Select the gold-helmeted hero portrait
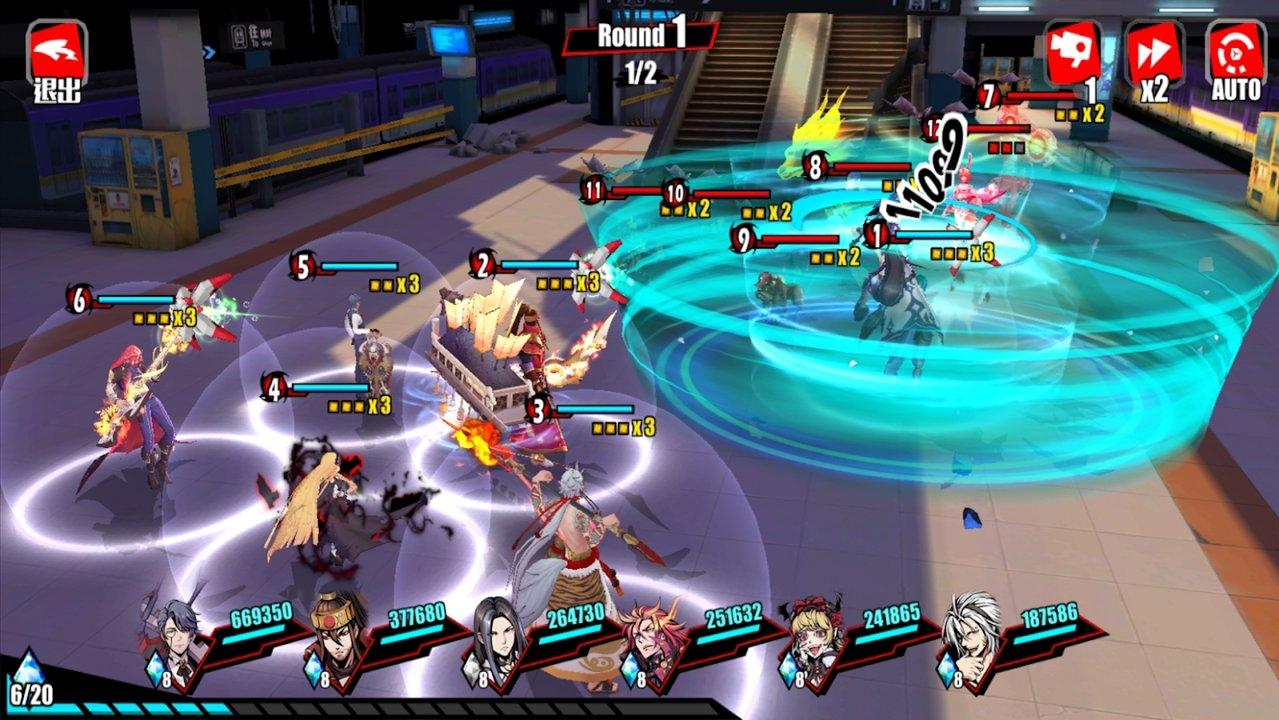The height and width of the screenshot is (720, 1279). point(337,638)
